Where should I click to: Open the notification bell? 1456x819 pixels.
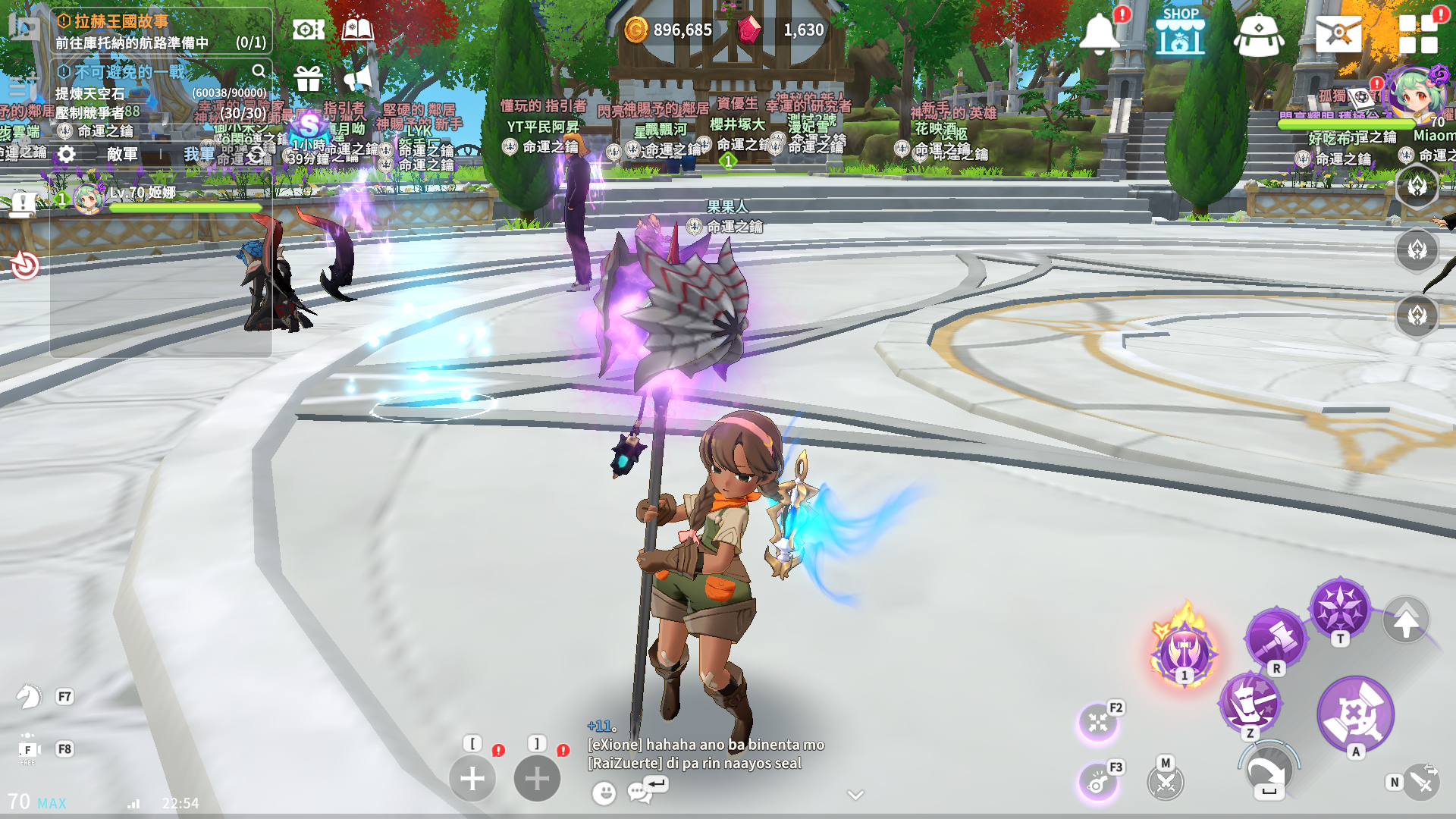pos(1099,33)
